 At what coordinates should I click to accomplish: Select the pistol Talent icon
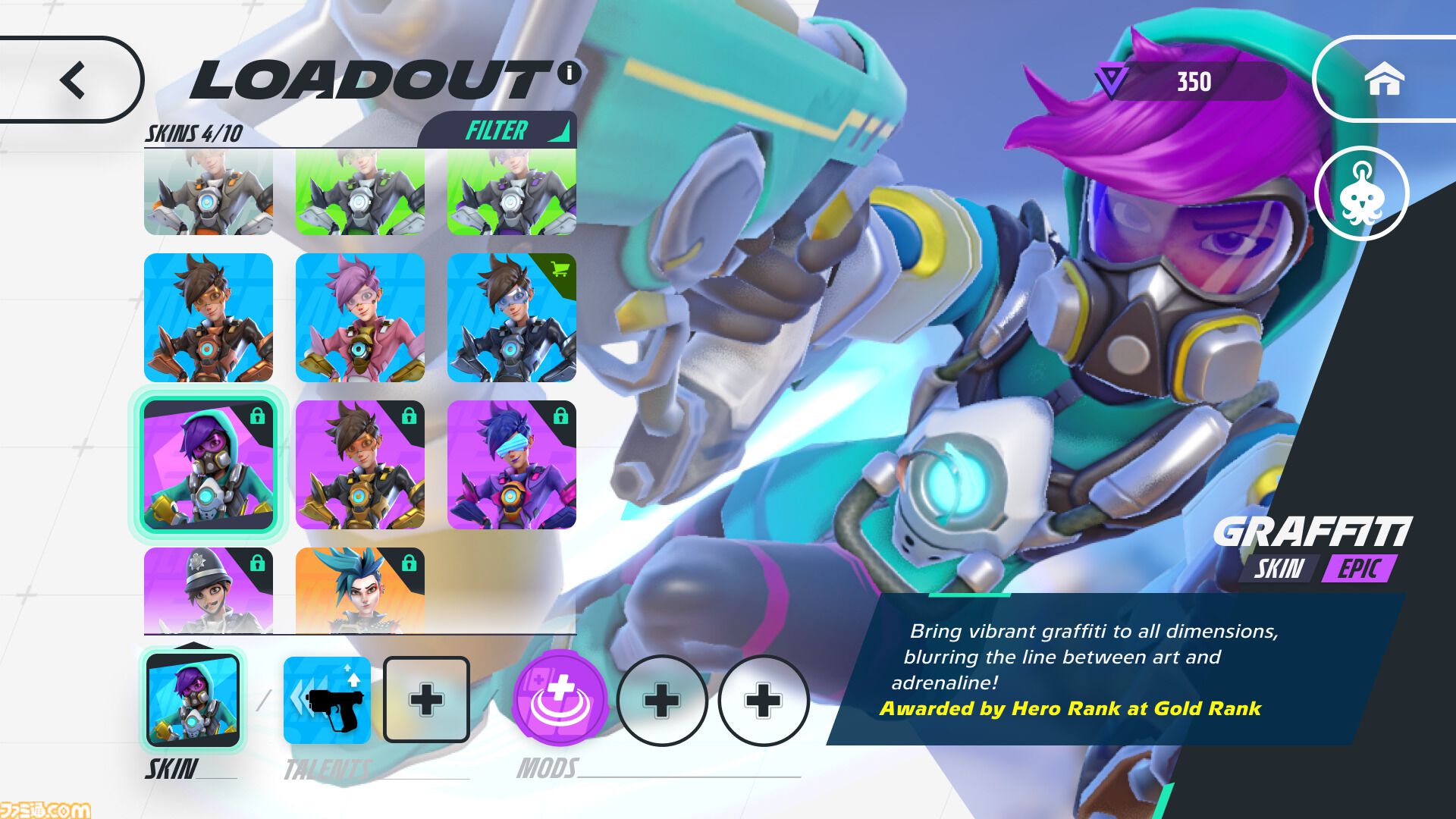(326, 699)
